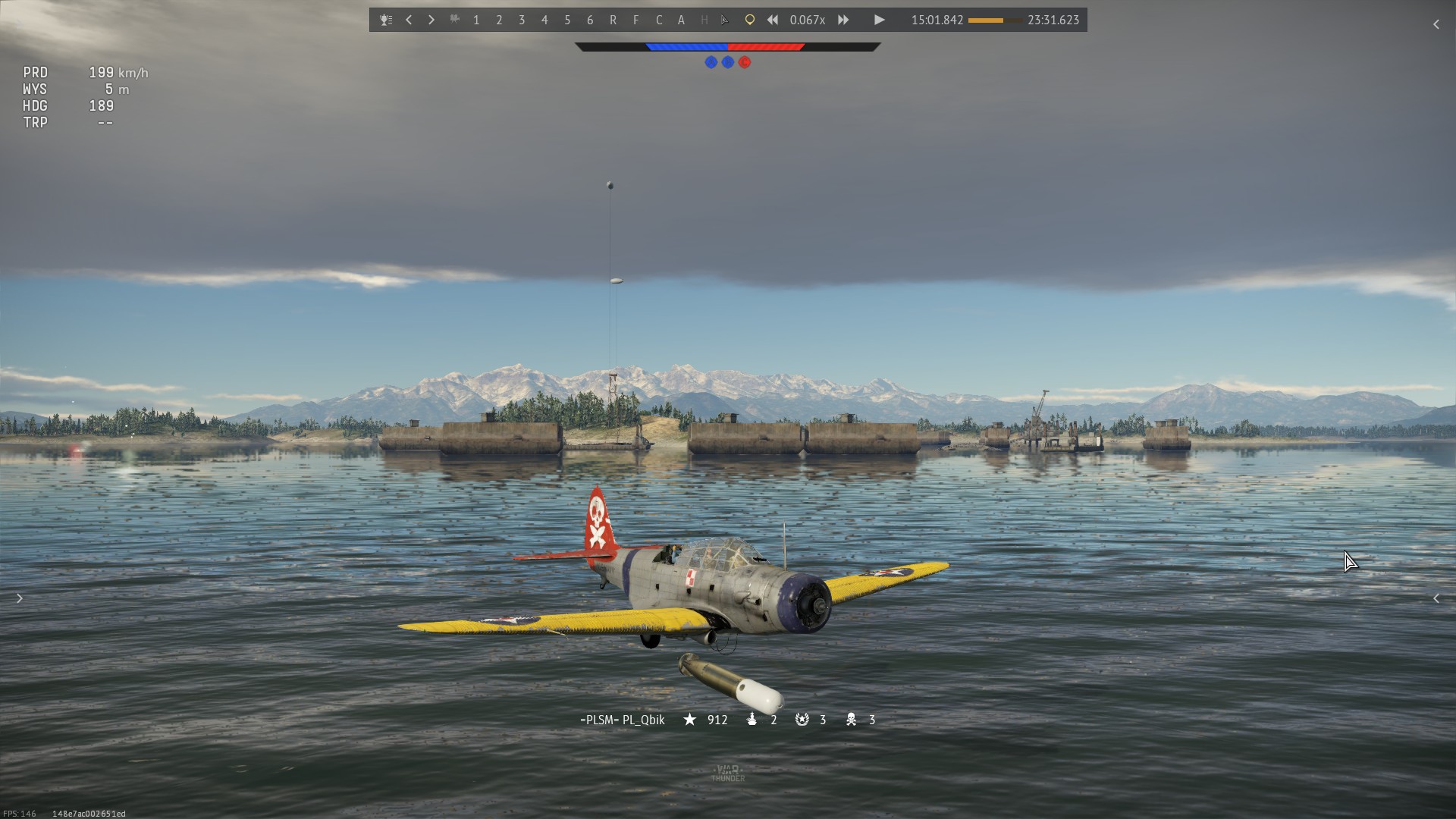
Task: Activate the F camera mode
Action: click(635, 20)
